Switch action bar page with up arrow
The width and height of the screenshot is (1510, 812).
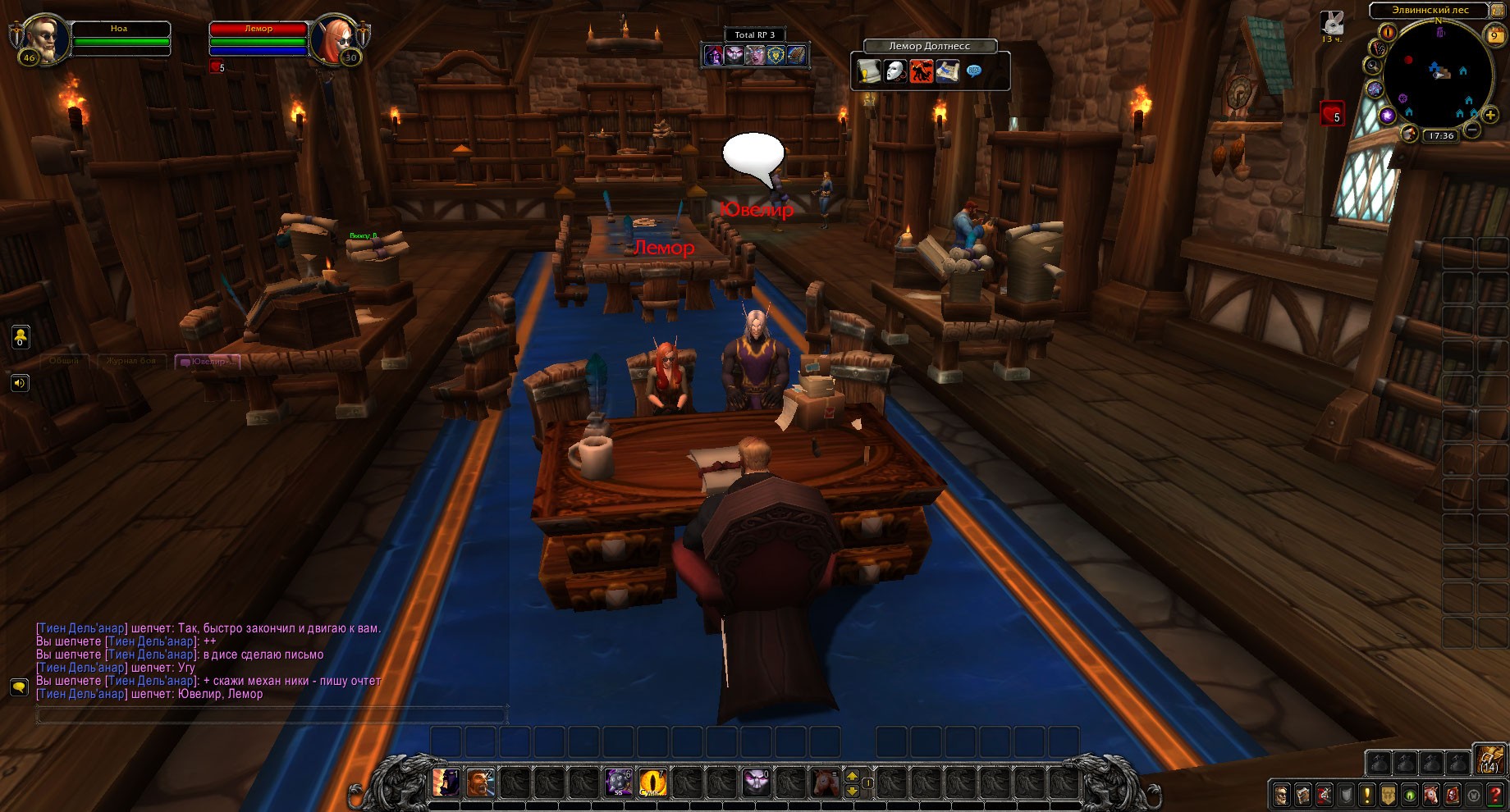[x=852, y=775]
